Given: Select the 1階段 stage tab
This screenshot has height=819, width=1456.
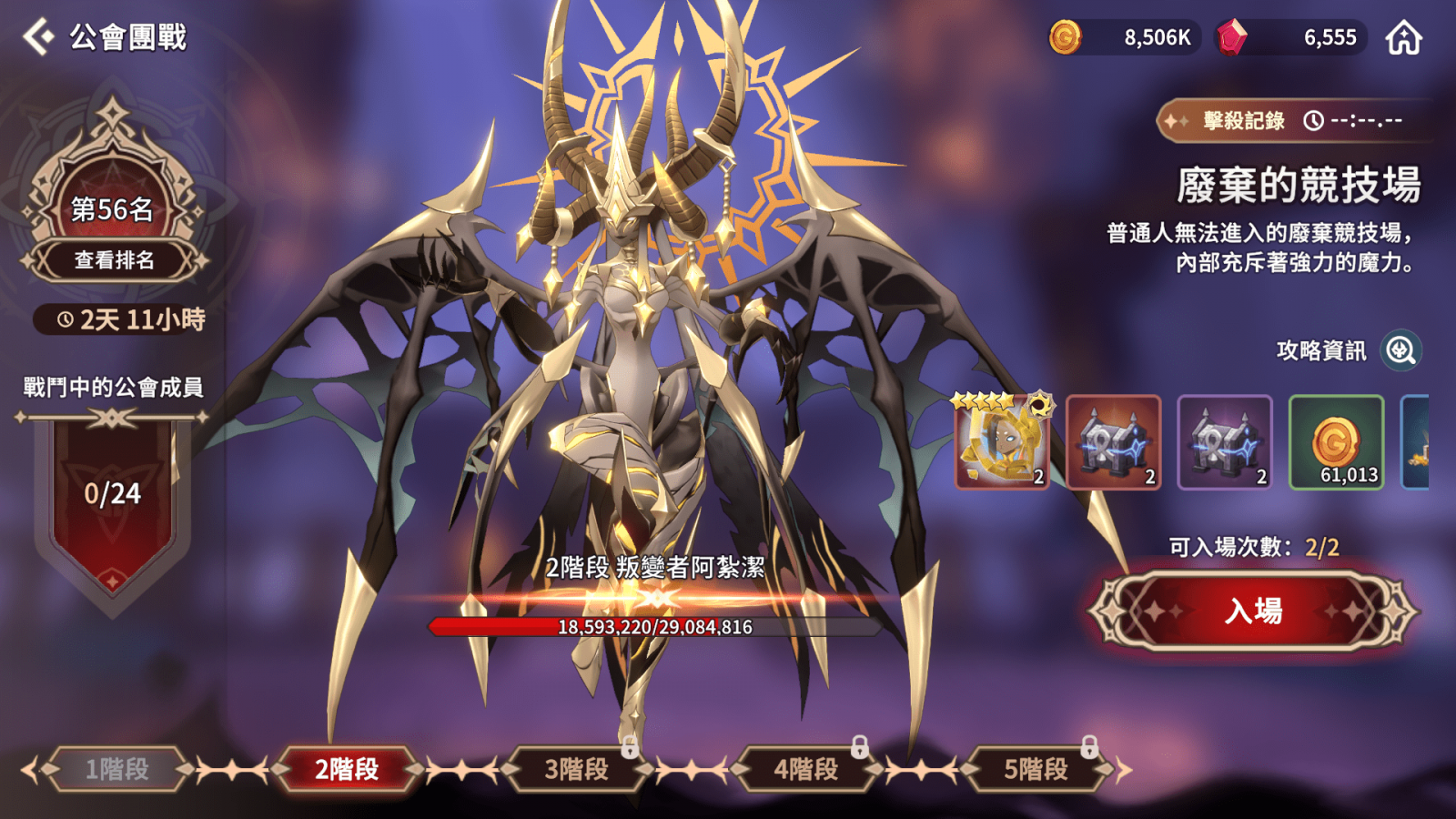Looking at the screenshot, I should point(117,769).
